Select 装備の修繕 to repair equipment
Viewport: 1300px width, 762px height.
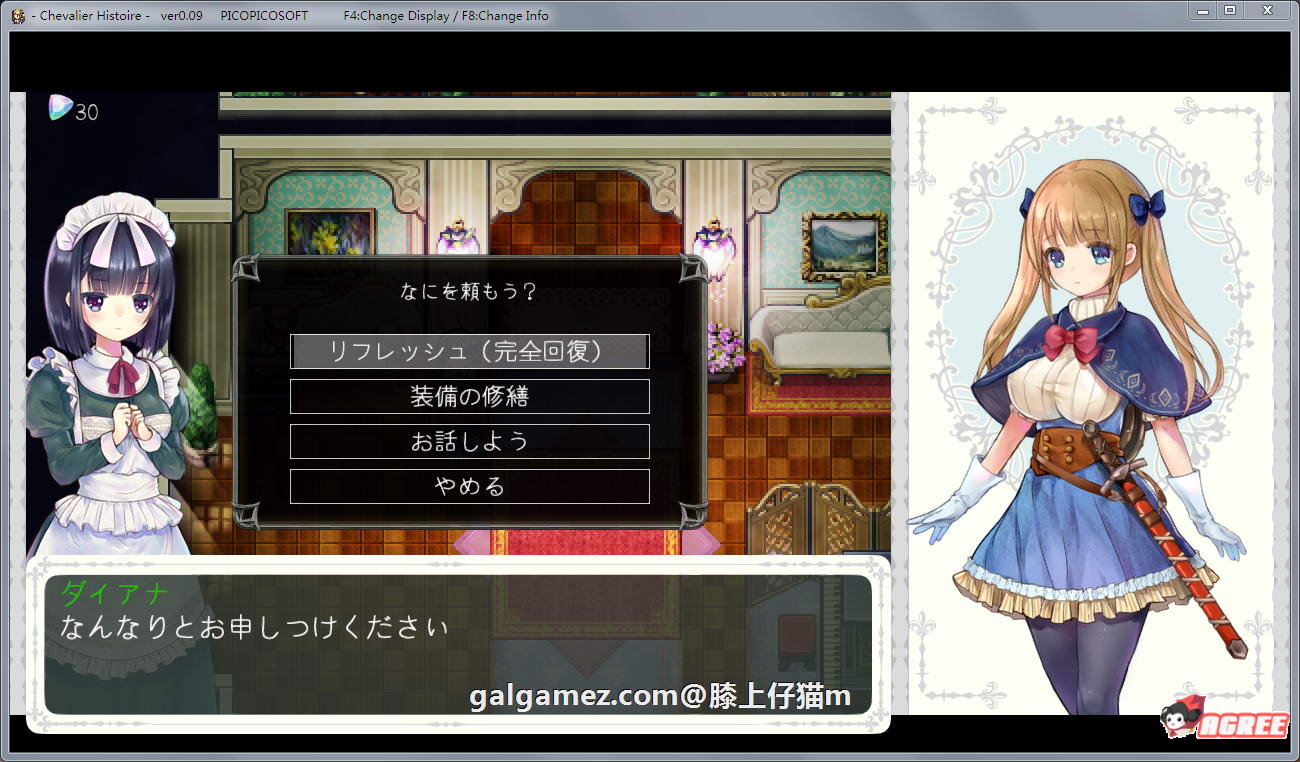pyautogui.click(x=469, y=396)
